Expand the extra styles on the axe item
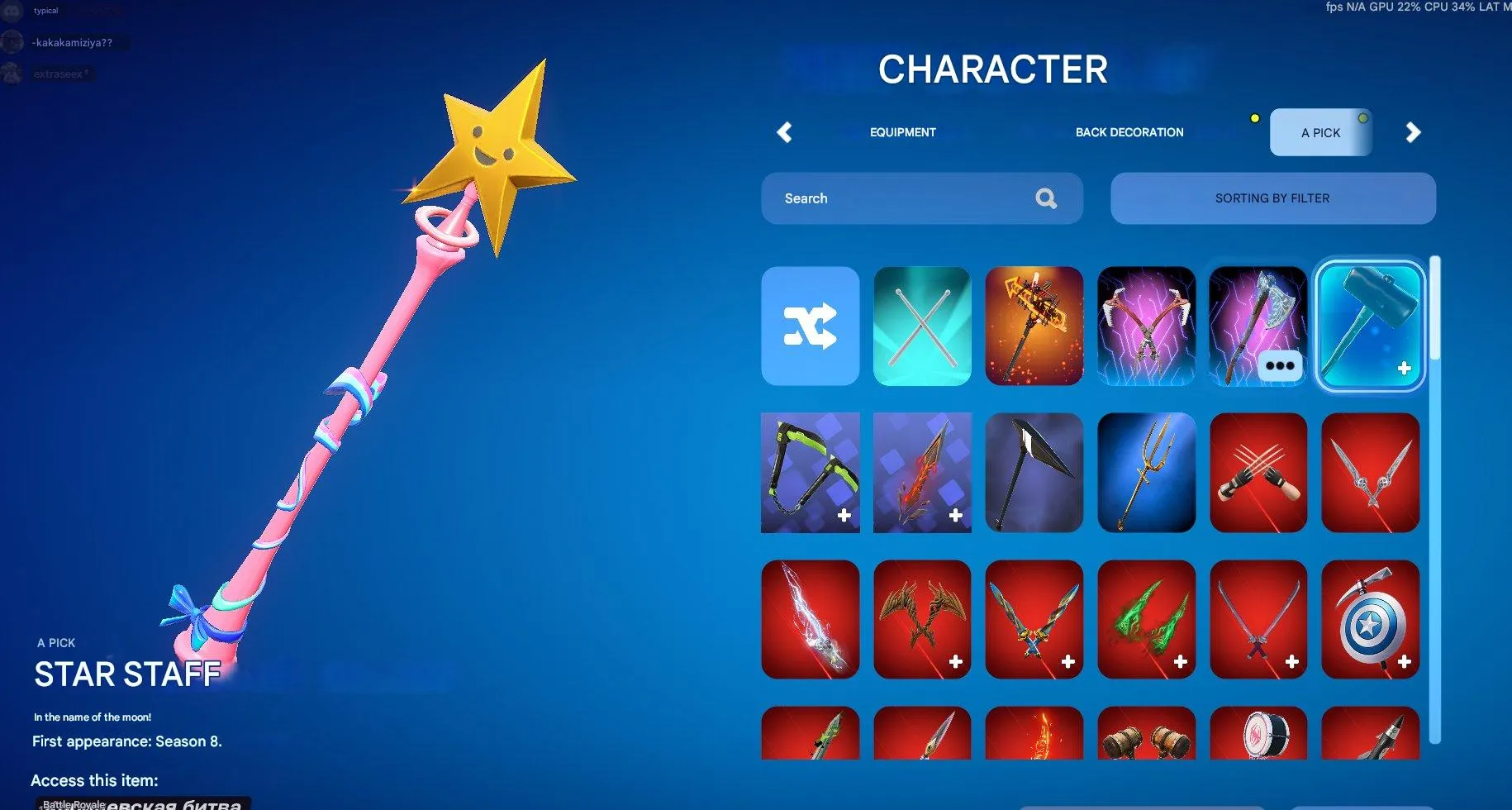Screen dimensions: 1512x810 (1281, 366)
